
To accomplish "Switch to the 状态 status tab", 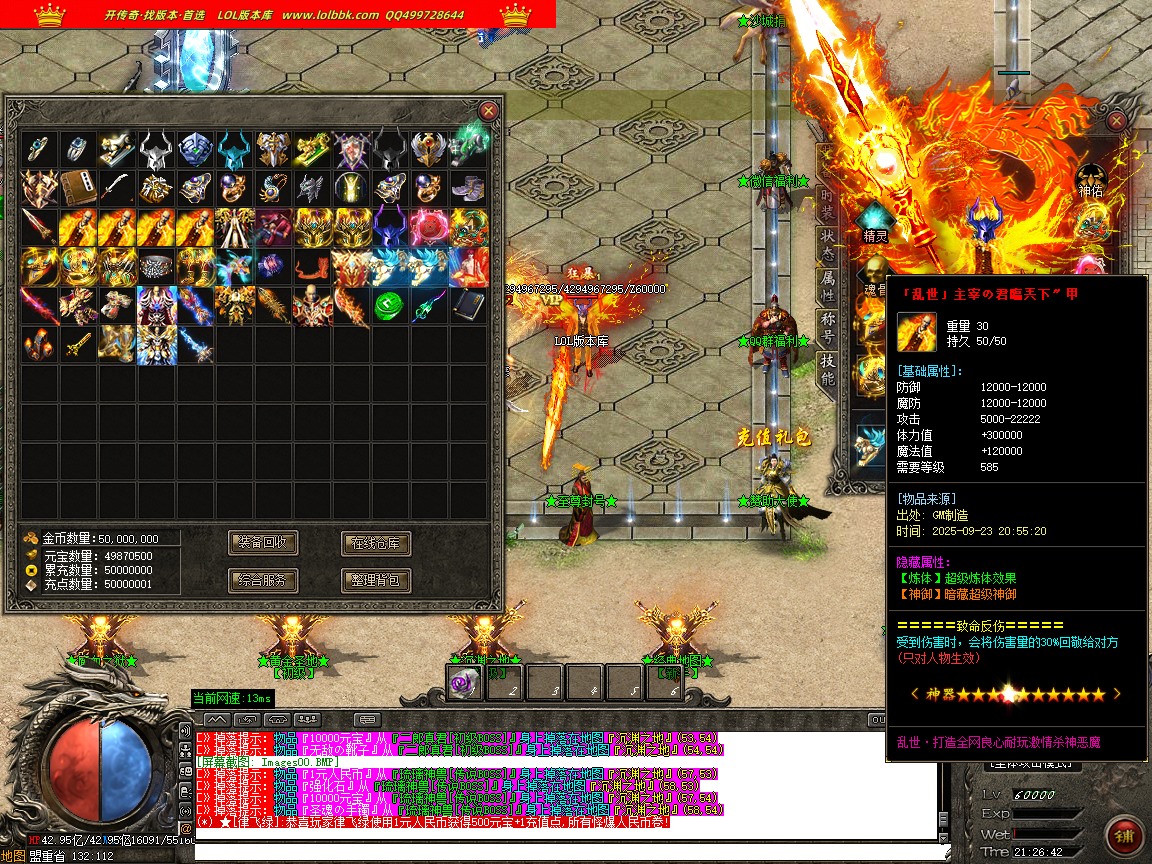I will [828, 243].
